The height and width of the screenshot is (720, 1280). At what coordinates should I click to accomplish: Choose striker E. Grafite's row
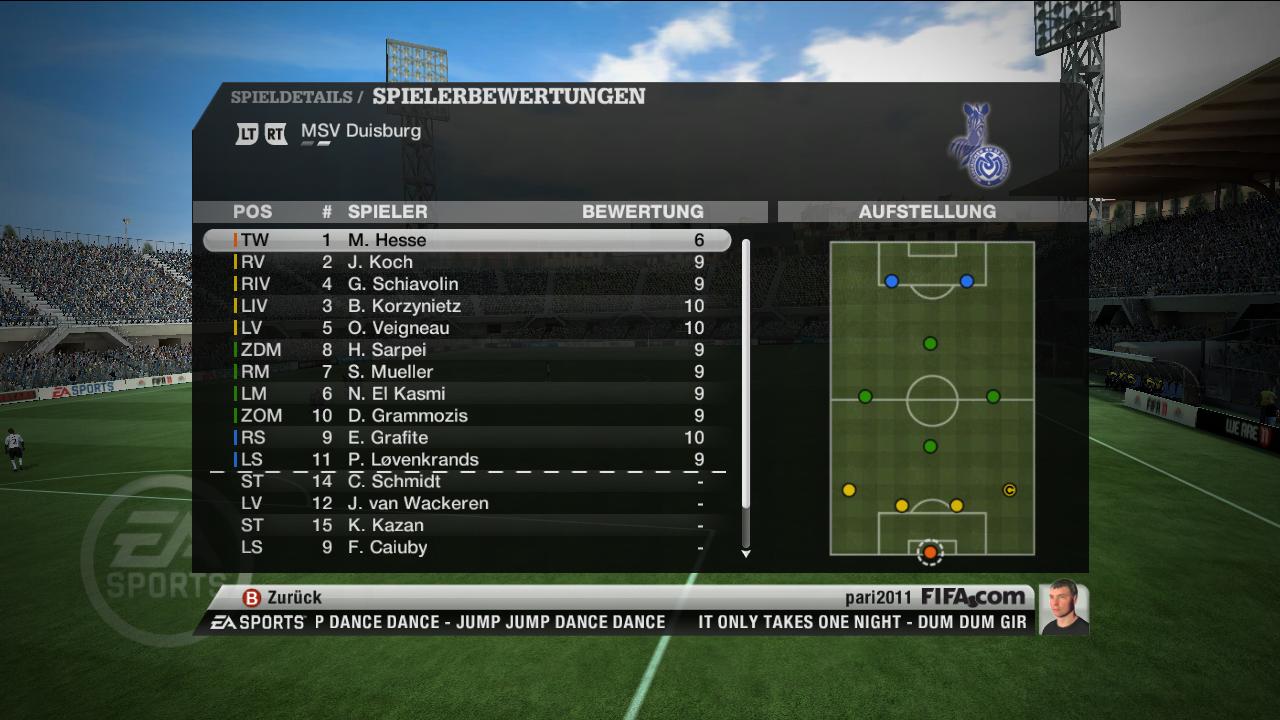[467, 438]
